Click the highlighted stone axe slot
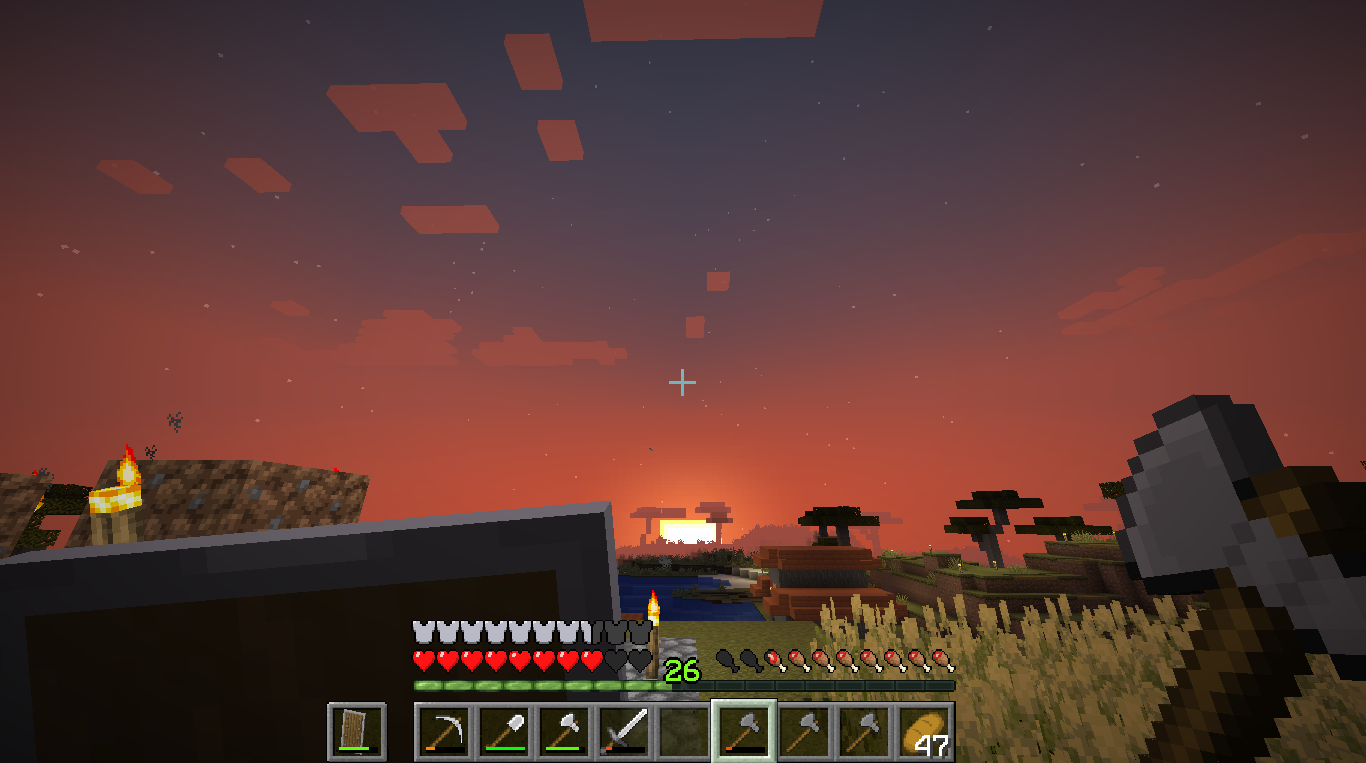Image resolution: width=1366 pixels, height=763 pixels. (x=744, y=731)
